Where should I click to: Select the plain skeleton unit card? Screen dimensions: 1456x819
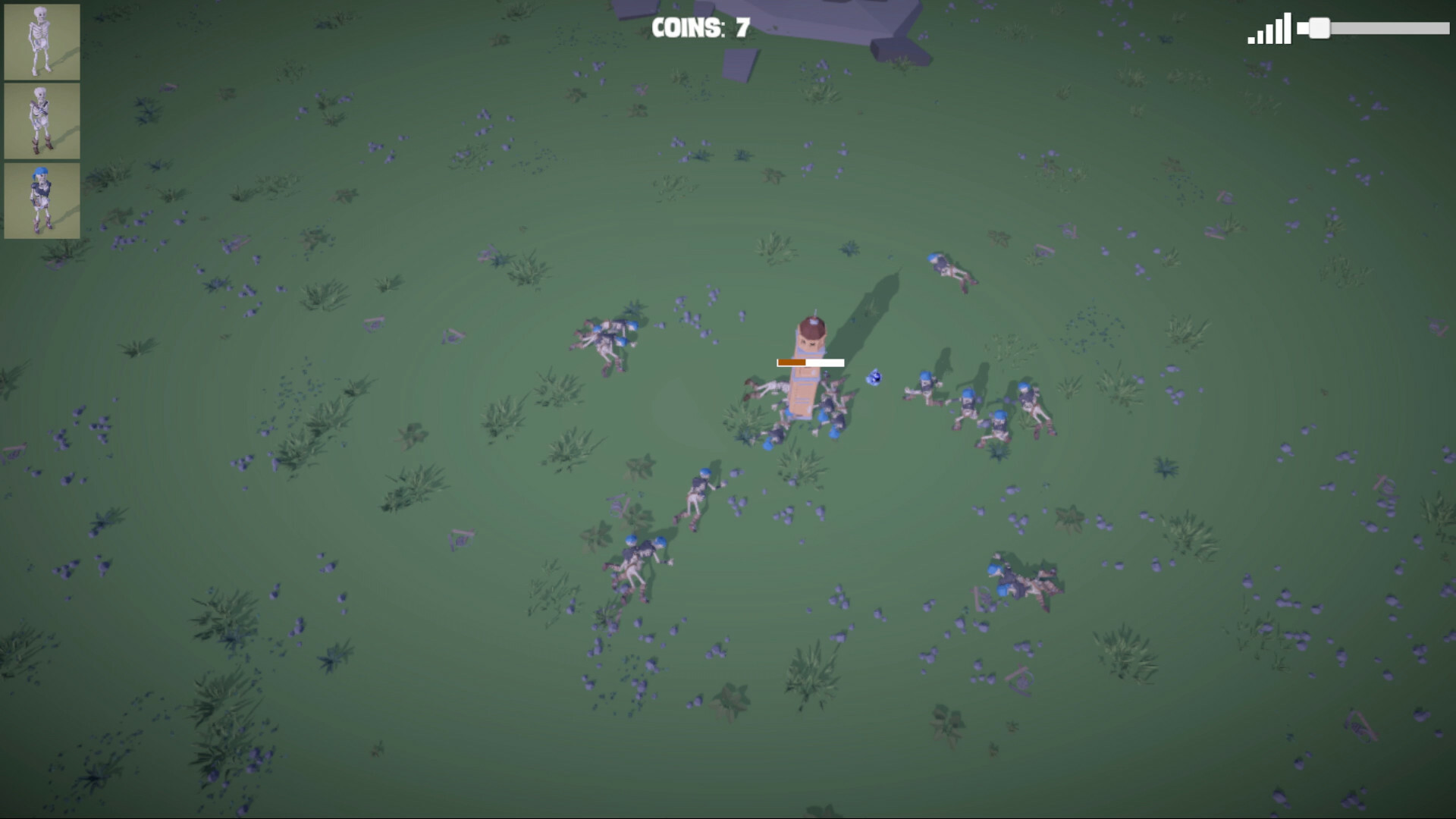point(42,42)
